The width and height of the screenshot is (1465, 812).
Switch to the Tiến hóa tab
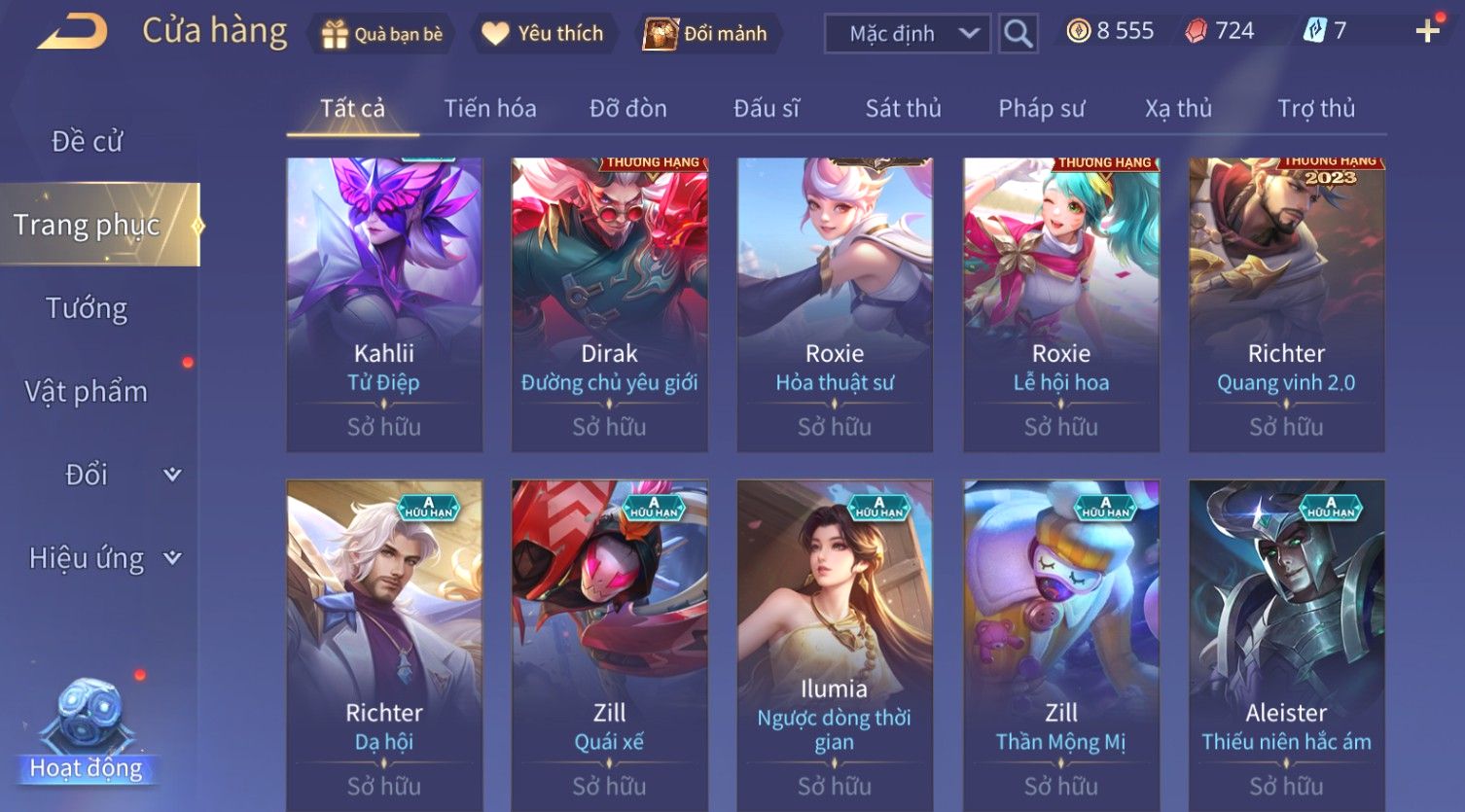point(490,108)
